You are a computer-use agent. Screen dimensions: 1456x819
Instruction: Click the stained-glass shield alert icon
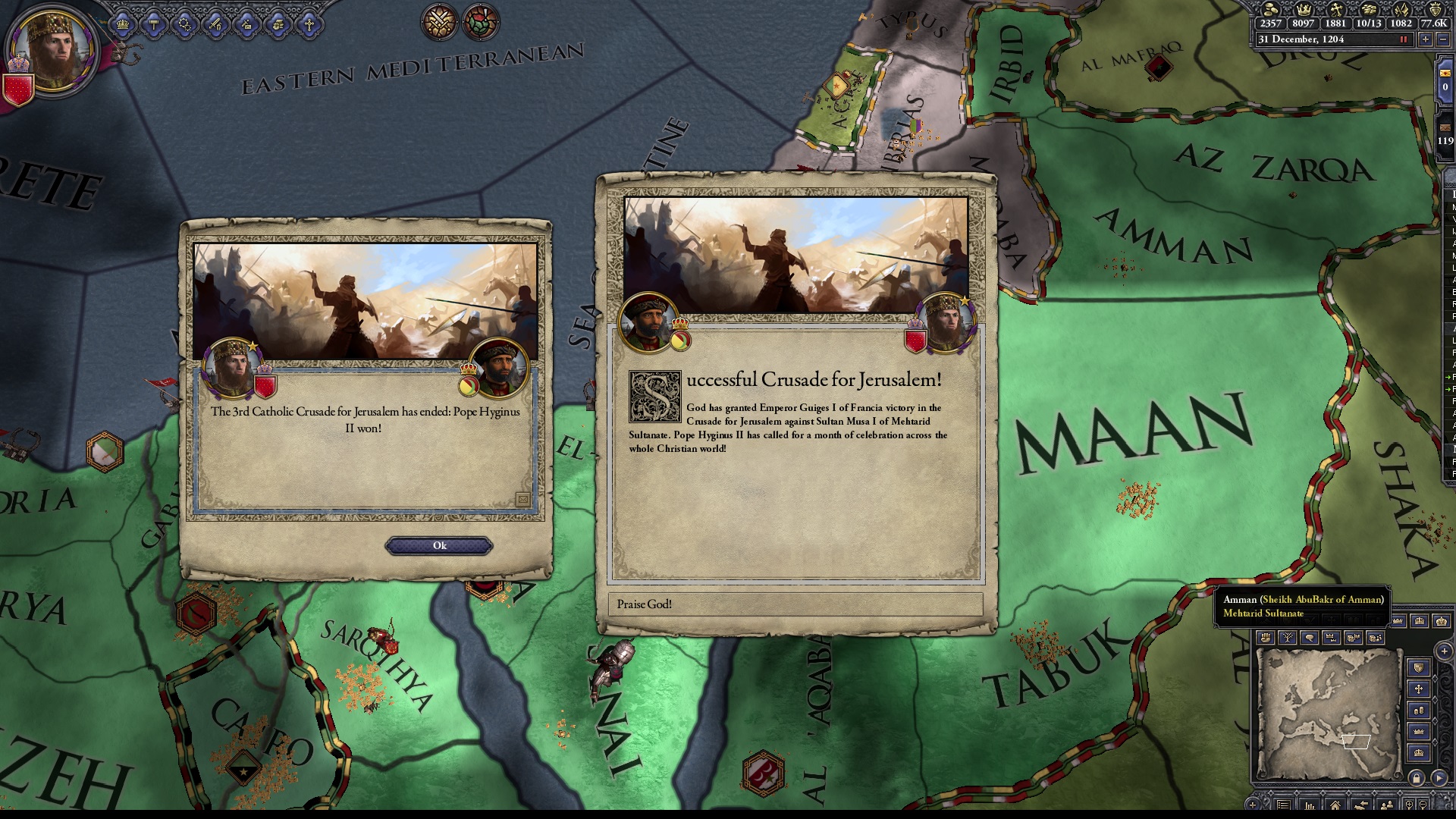[x=480, y=21]
